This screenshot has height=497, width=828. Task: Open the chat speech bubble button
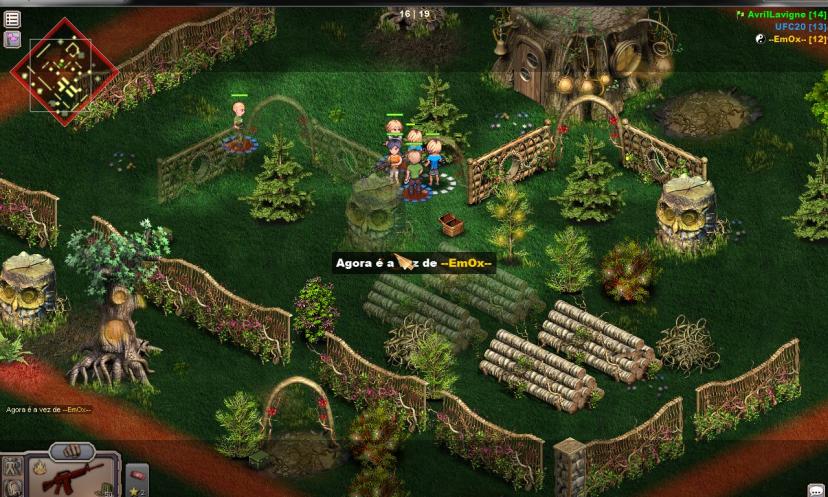pos(816,489)
